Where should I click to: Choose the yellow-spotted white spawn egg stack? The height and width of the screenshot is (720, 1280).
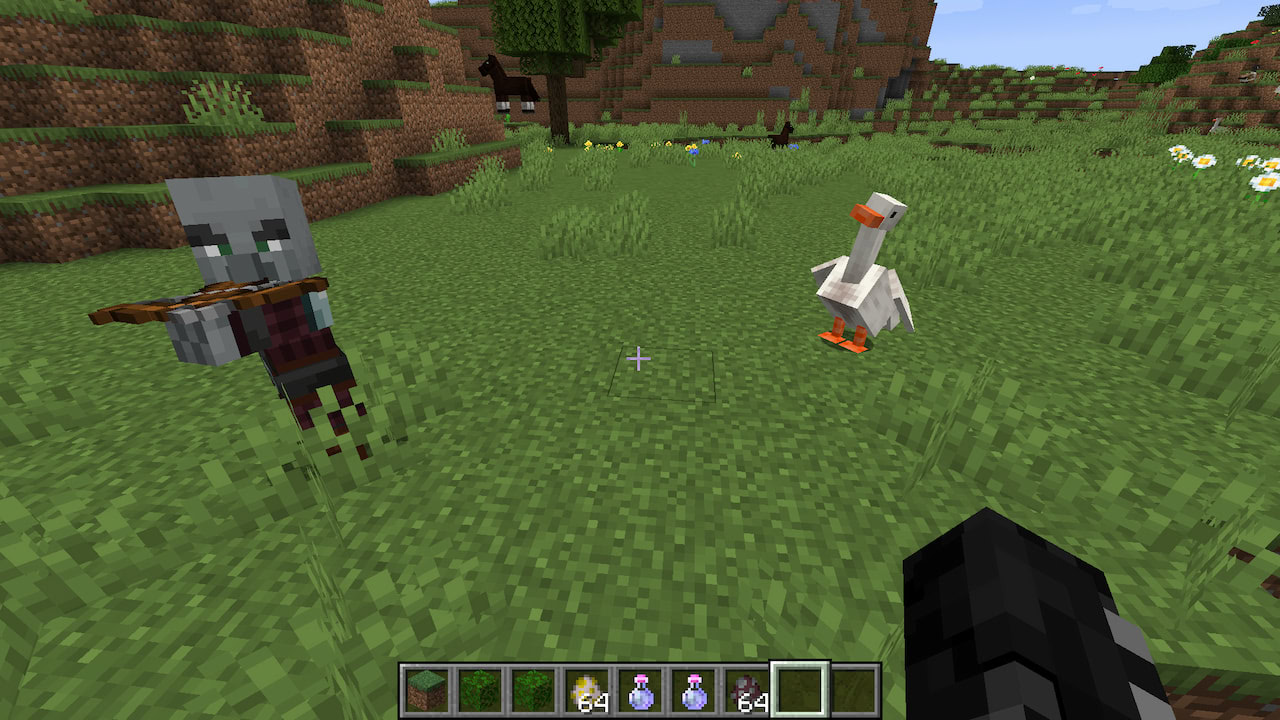tap(586, 689)
